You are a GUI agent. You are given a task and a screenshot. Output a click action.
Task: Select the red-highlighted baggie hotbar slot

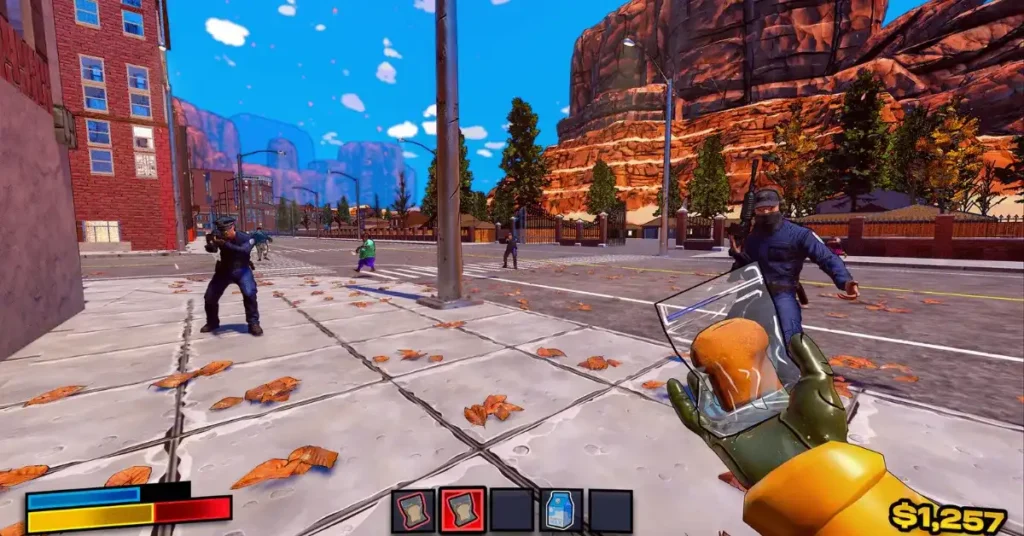pos(462,510)
